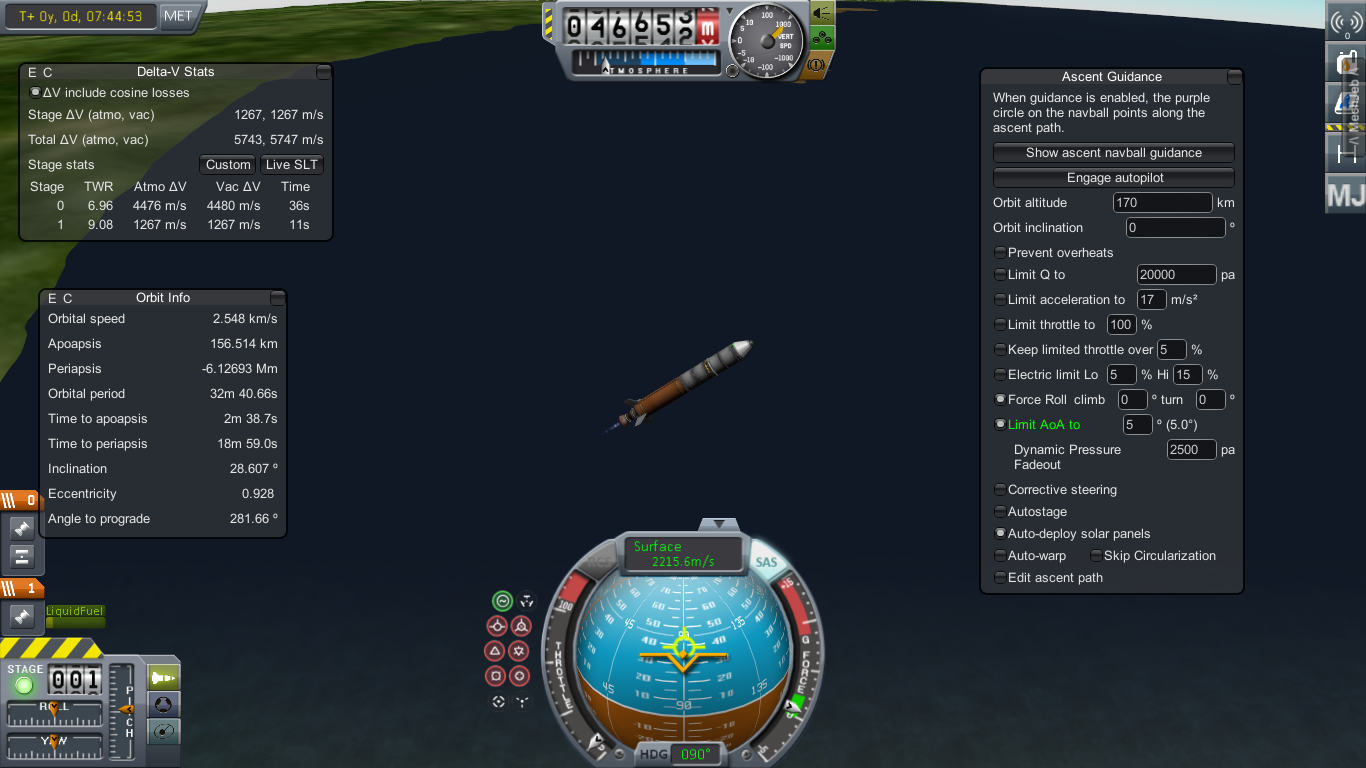Open the MechJeb MJ menu
This screenshot has width=1366, height=768.
[1345, 194]
